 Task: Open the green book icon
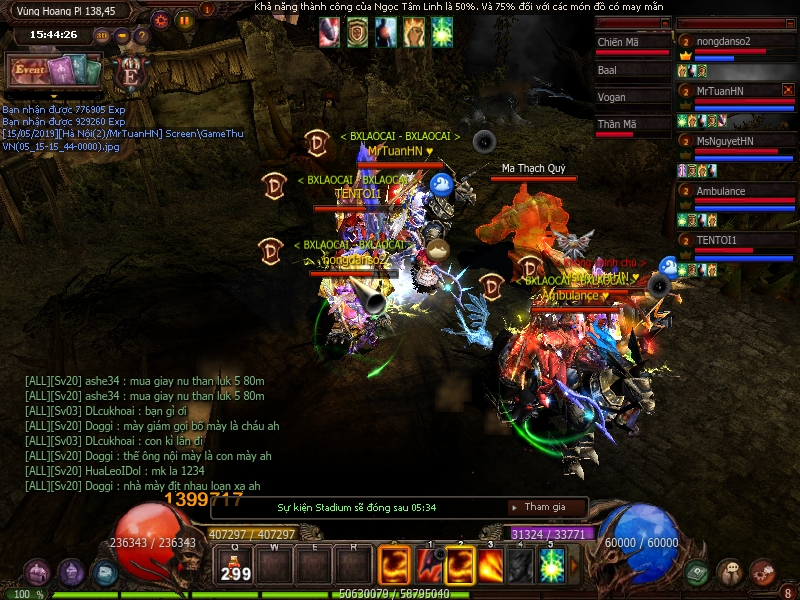click(x=697, y=573)
